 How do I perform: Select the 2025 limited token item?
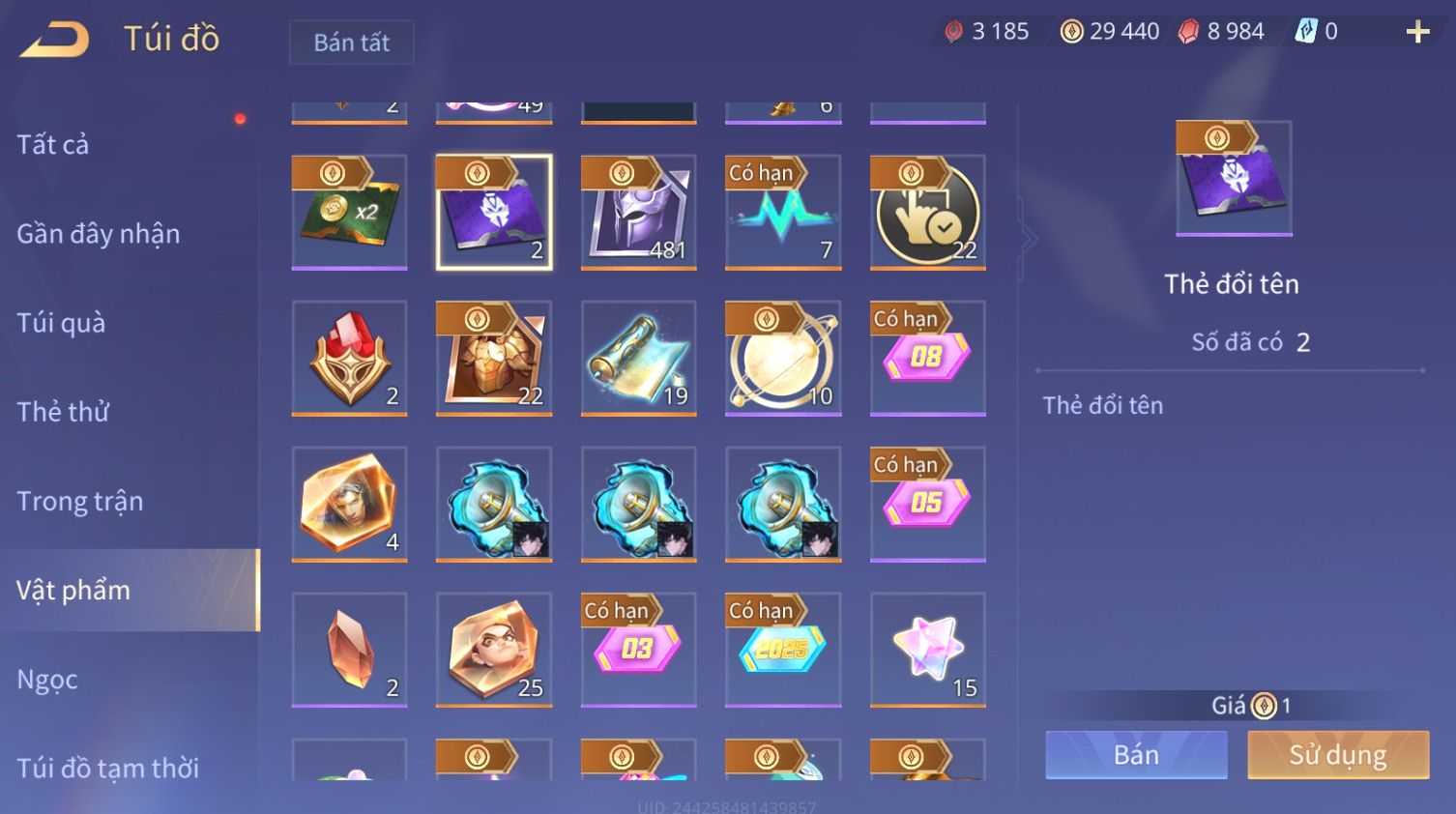click(x=783, y=650)
